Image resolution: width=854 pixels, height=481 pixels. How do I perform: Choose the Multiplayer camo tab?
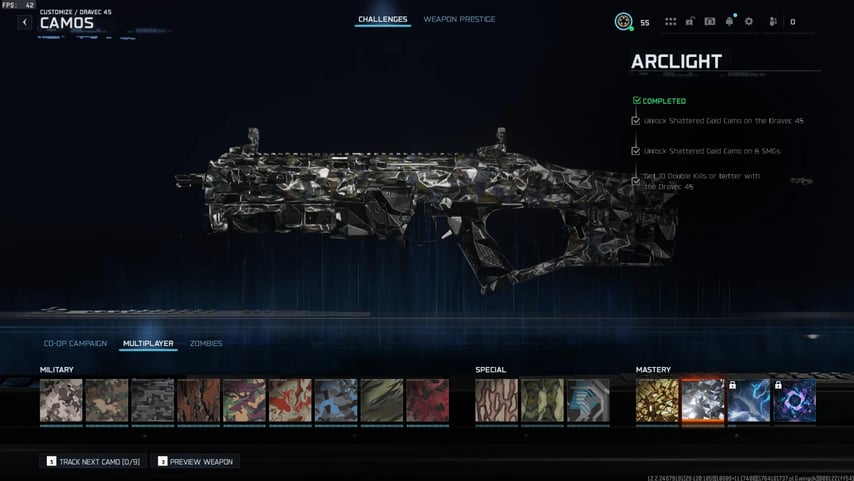pyautogui.click(x=148, y=343)
